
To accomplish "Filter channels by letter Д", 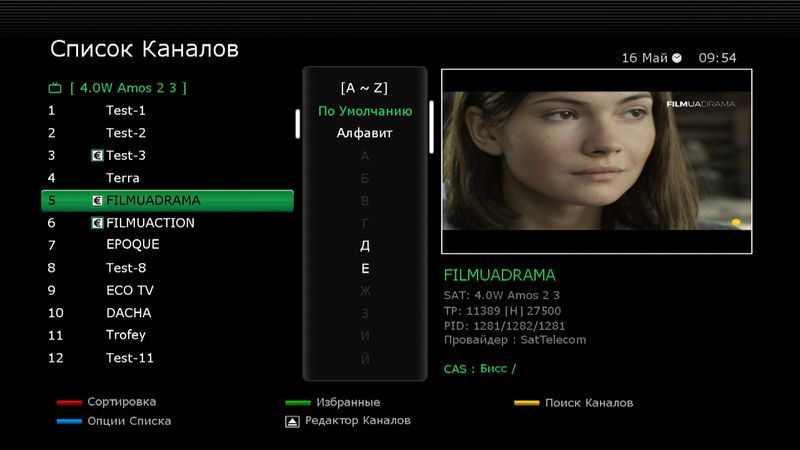I will [x=365, y=245].
